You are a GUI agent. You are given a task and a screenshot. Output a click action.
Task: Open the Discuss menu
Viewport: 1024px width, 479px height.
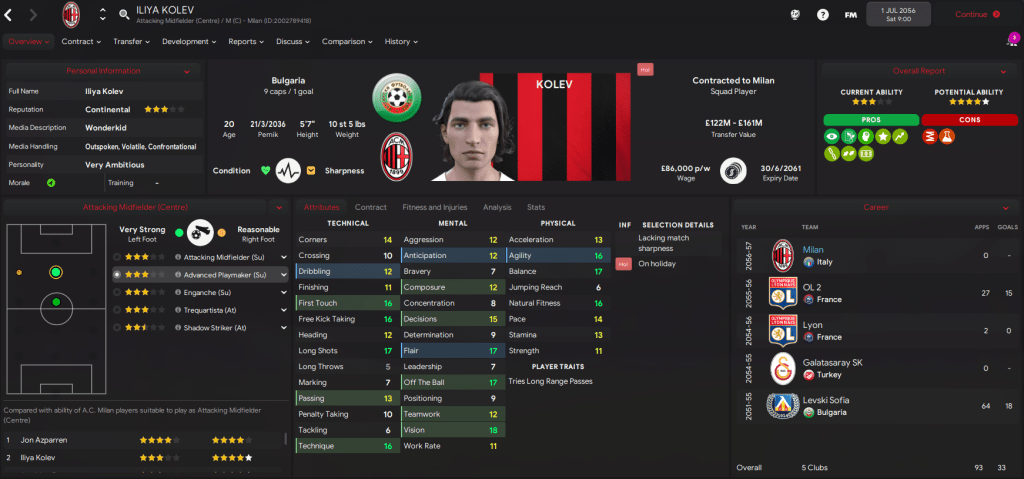click(293, 42)
